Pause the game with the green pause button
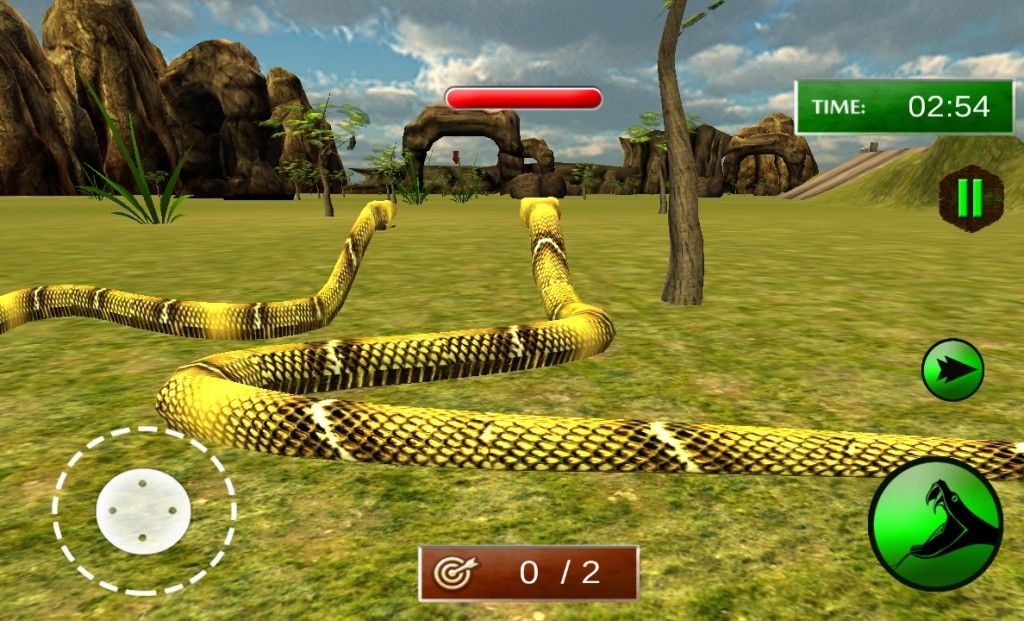The image size is (1024, 621). pos(970,198)
